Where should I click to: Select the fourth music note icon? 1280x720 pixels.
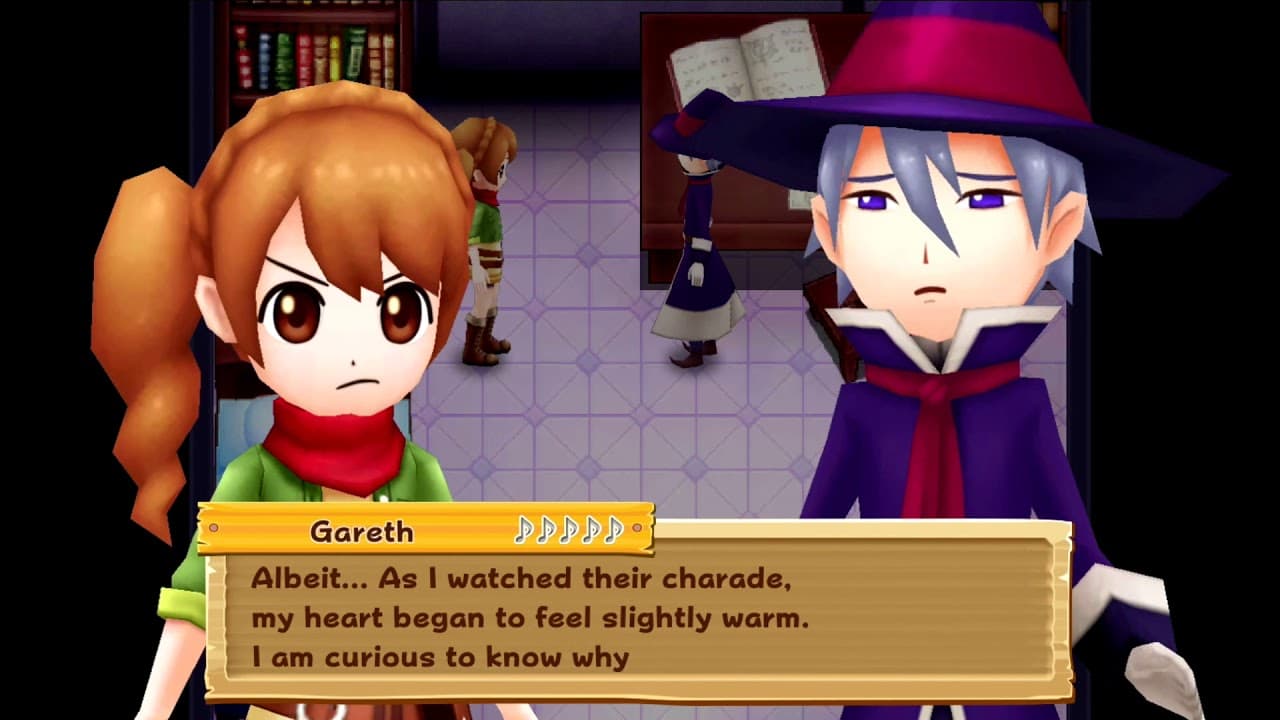[x=590, y=529]
